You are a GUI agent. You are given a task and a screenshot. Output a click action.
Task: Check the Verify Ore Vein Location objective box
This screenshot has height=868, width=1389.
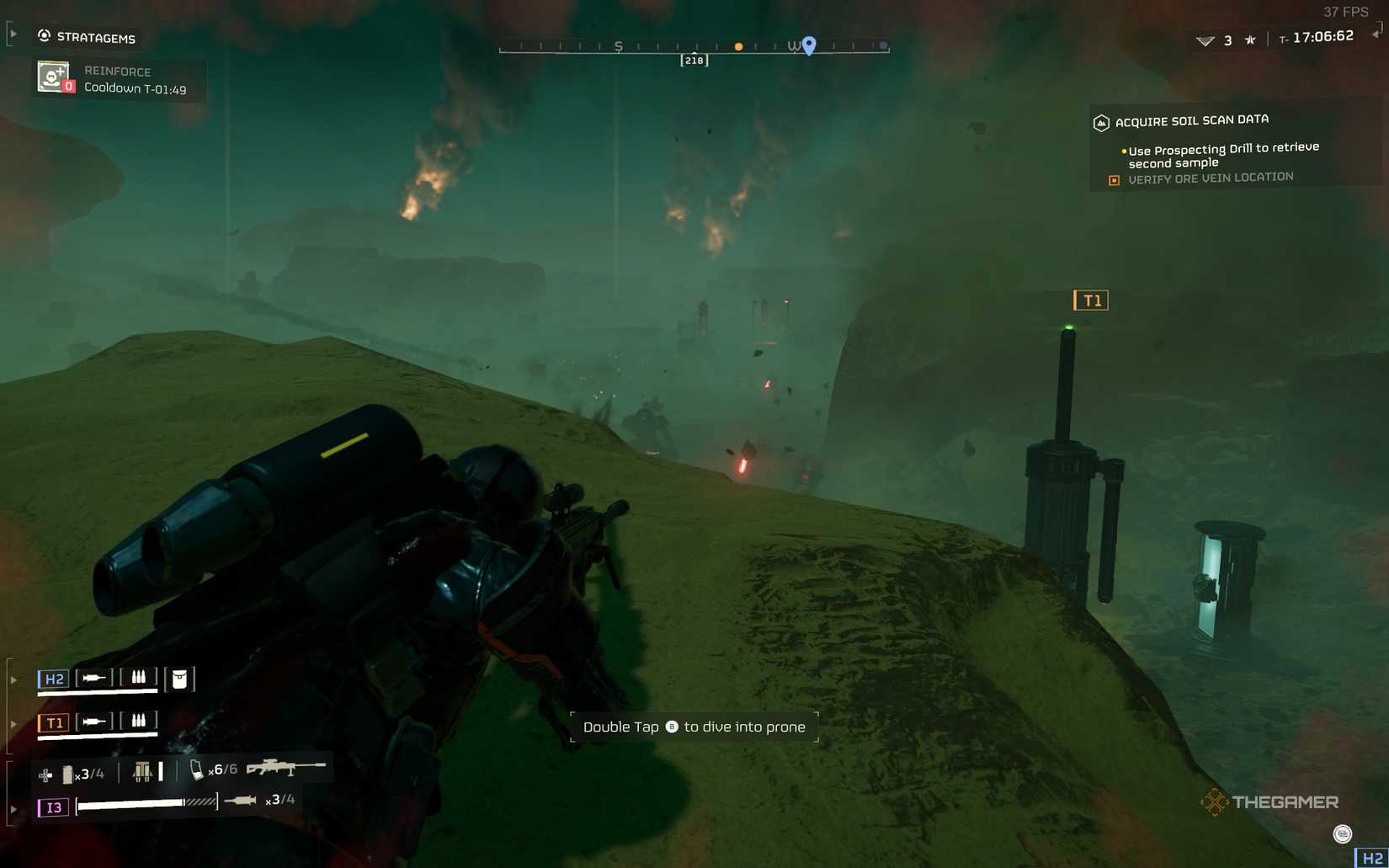(x=1115, y=180)
